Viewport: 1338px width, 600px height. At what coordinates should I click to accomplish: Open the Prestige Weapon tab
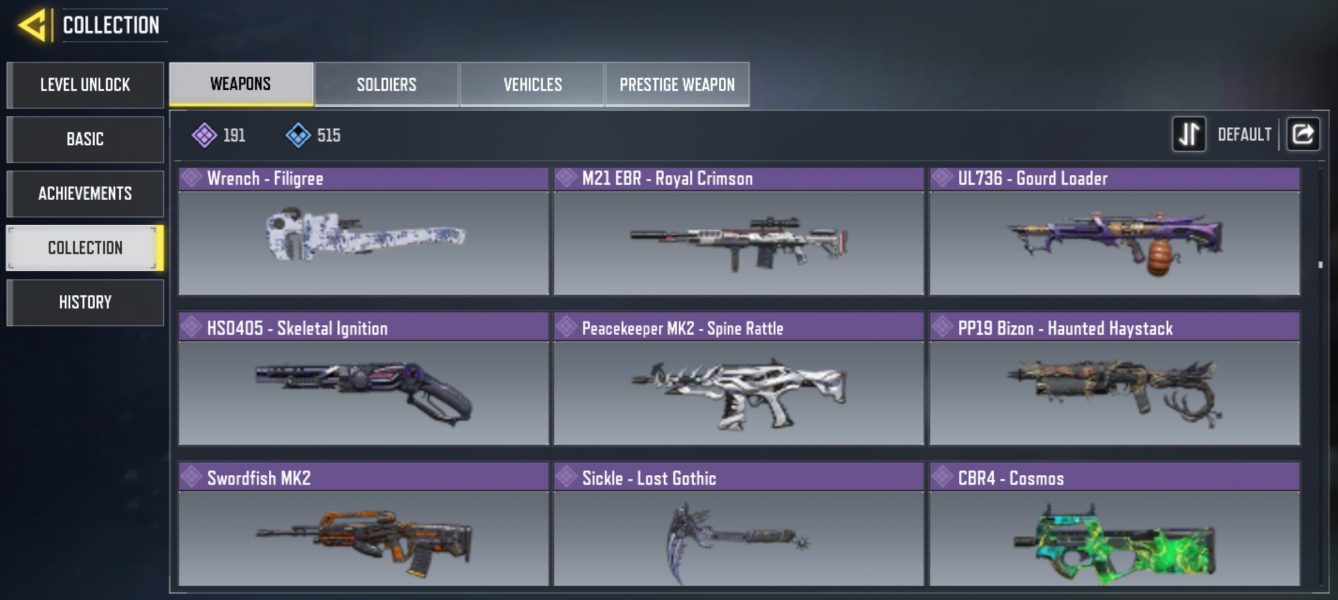(x=677, y=84)
